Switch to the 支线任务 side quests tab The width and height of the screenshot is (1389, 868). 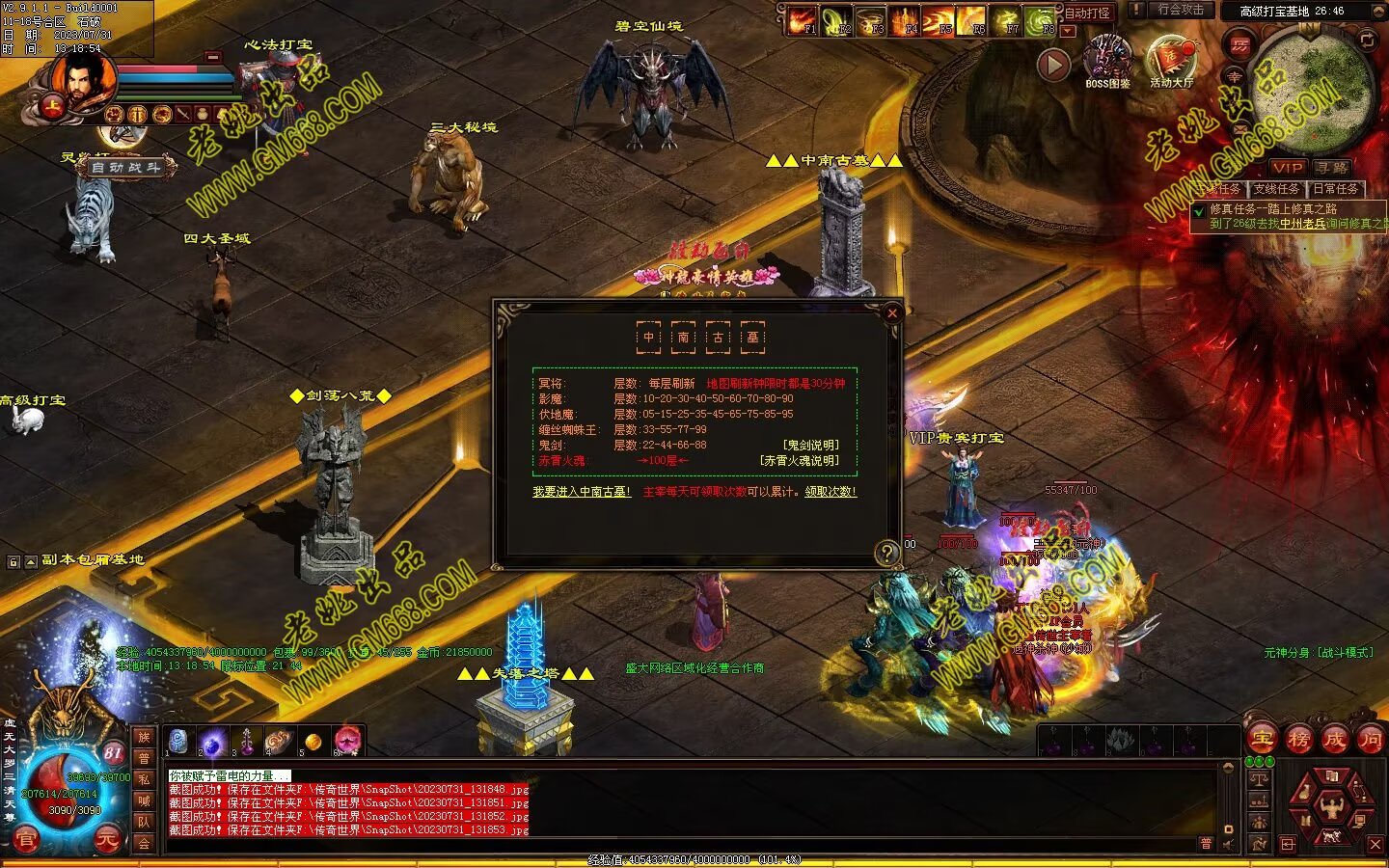pos(1276,189)
